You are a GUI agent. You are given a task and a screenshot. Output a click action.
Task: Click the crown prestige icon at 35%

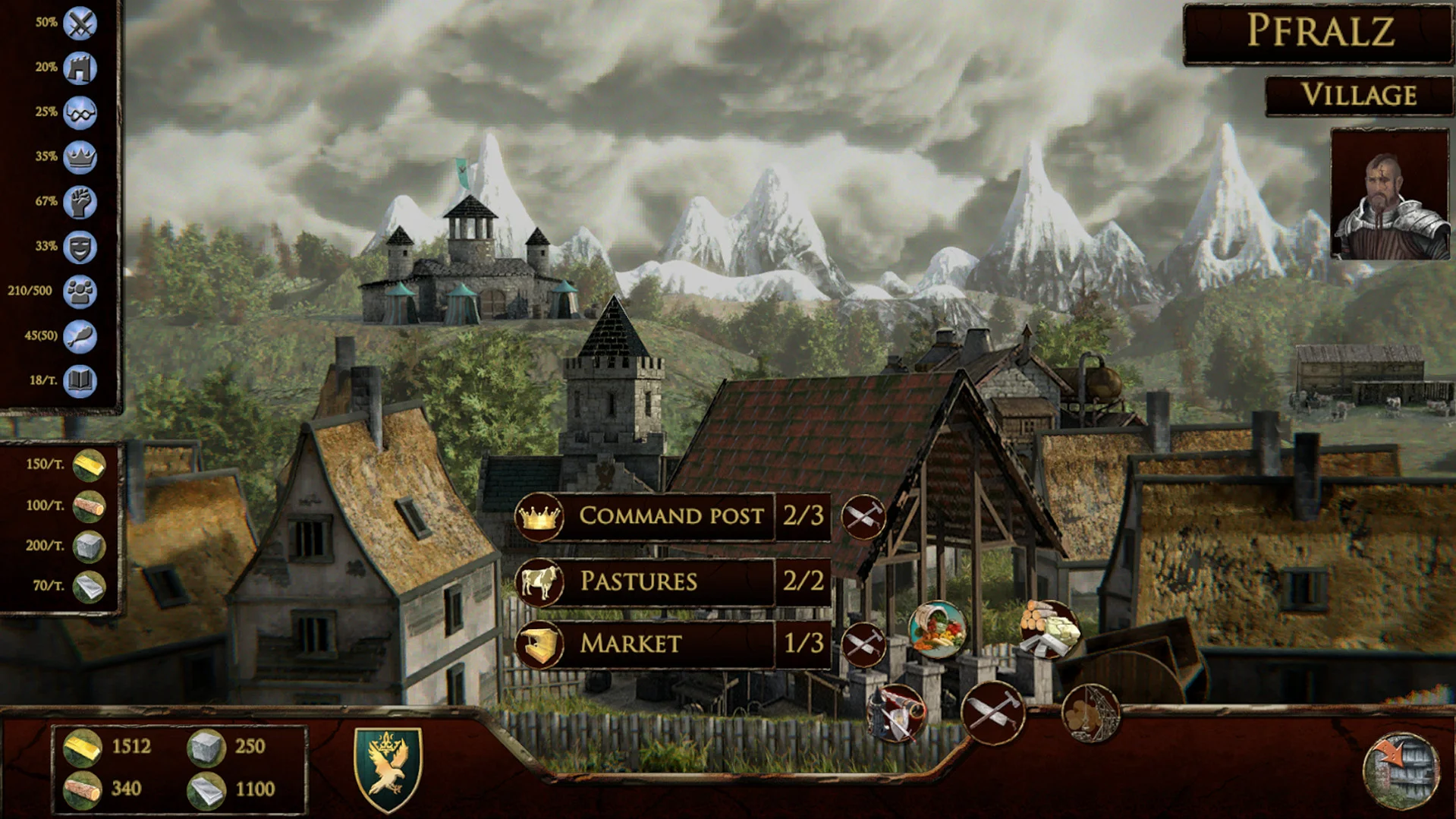click(x=79, y=157)
